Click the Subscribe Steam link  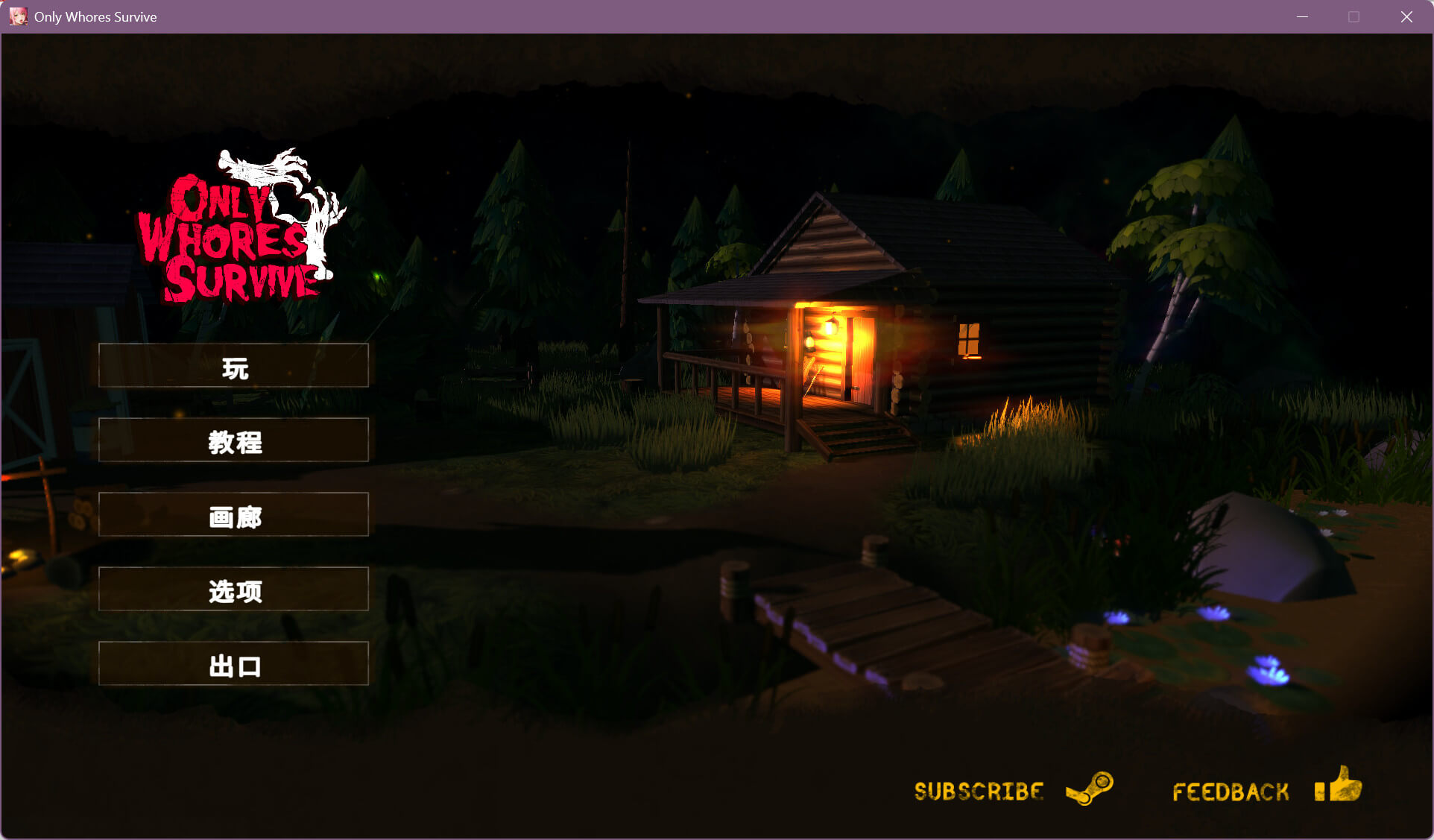click(1013, 789)
